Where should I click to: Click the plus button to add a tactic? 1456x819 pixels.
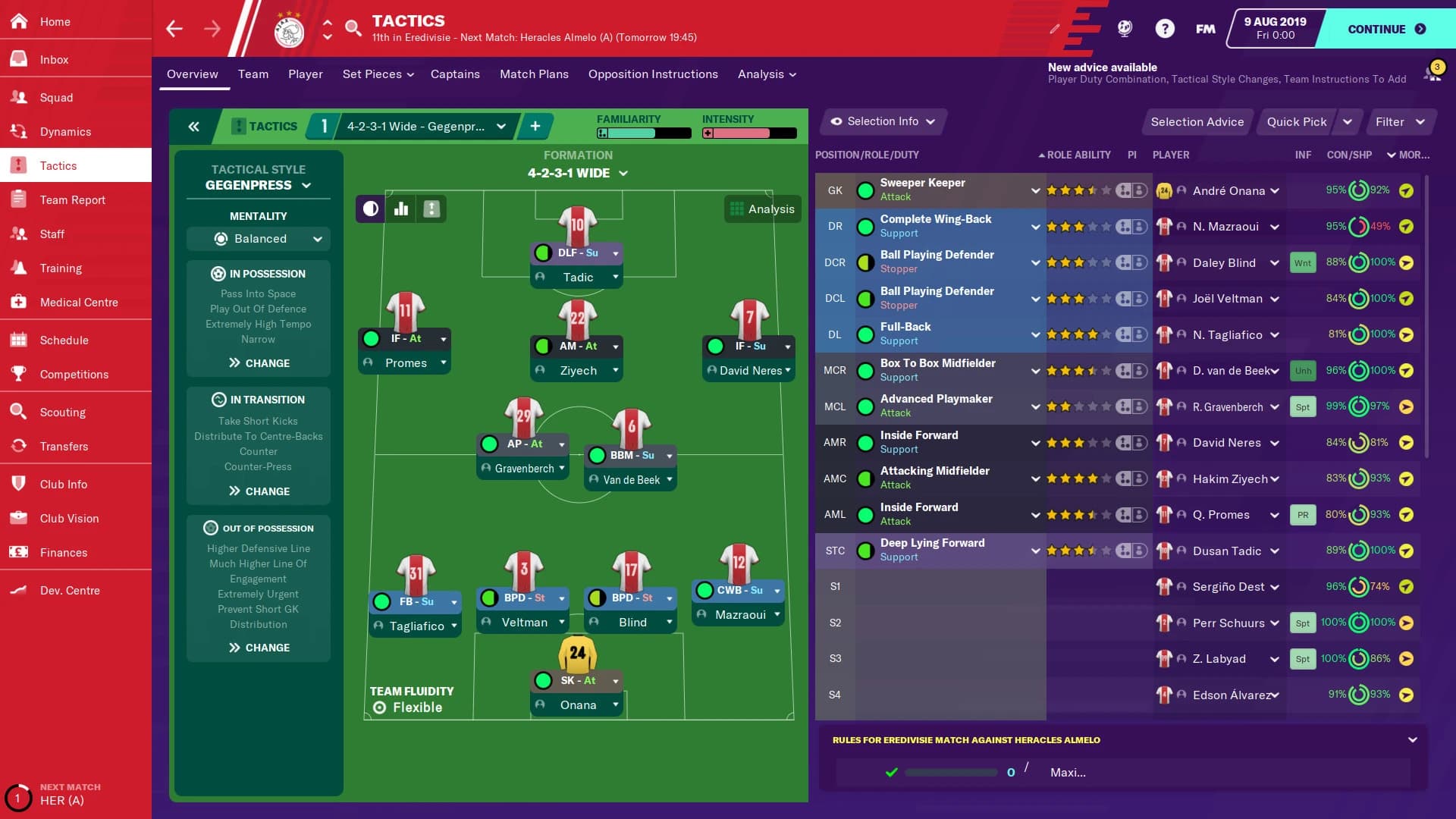[x=535, y=126]
